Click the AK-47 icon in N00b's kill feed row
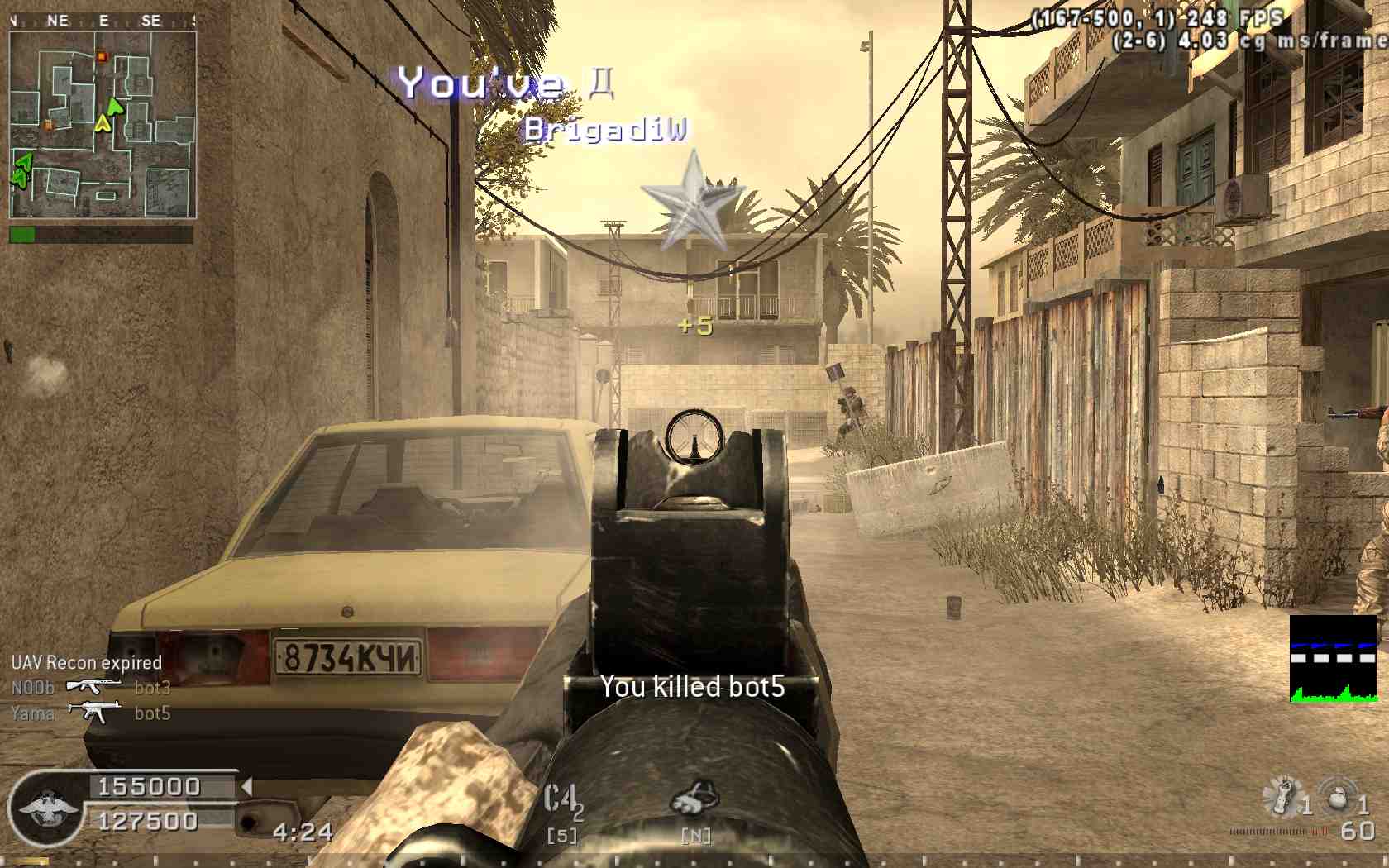The image size is (1389, 868). coord(93,686)
